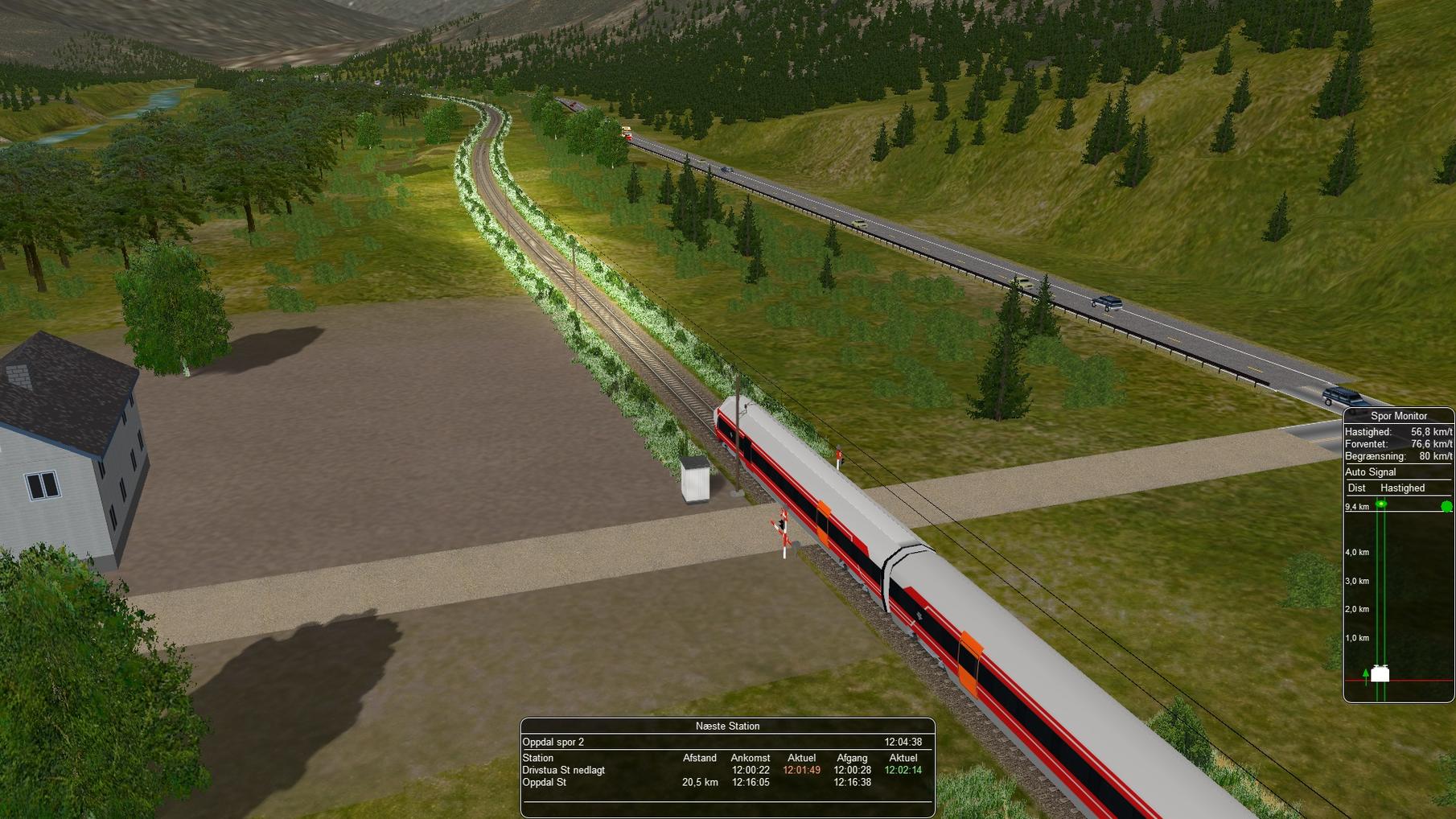
Task: Click the Spor Monitor window title
Action: click(1398, 416)
